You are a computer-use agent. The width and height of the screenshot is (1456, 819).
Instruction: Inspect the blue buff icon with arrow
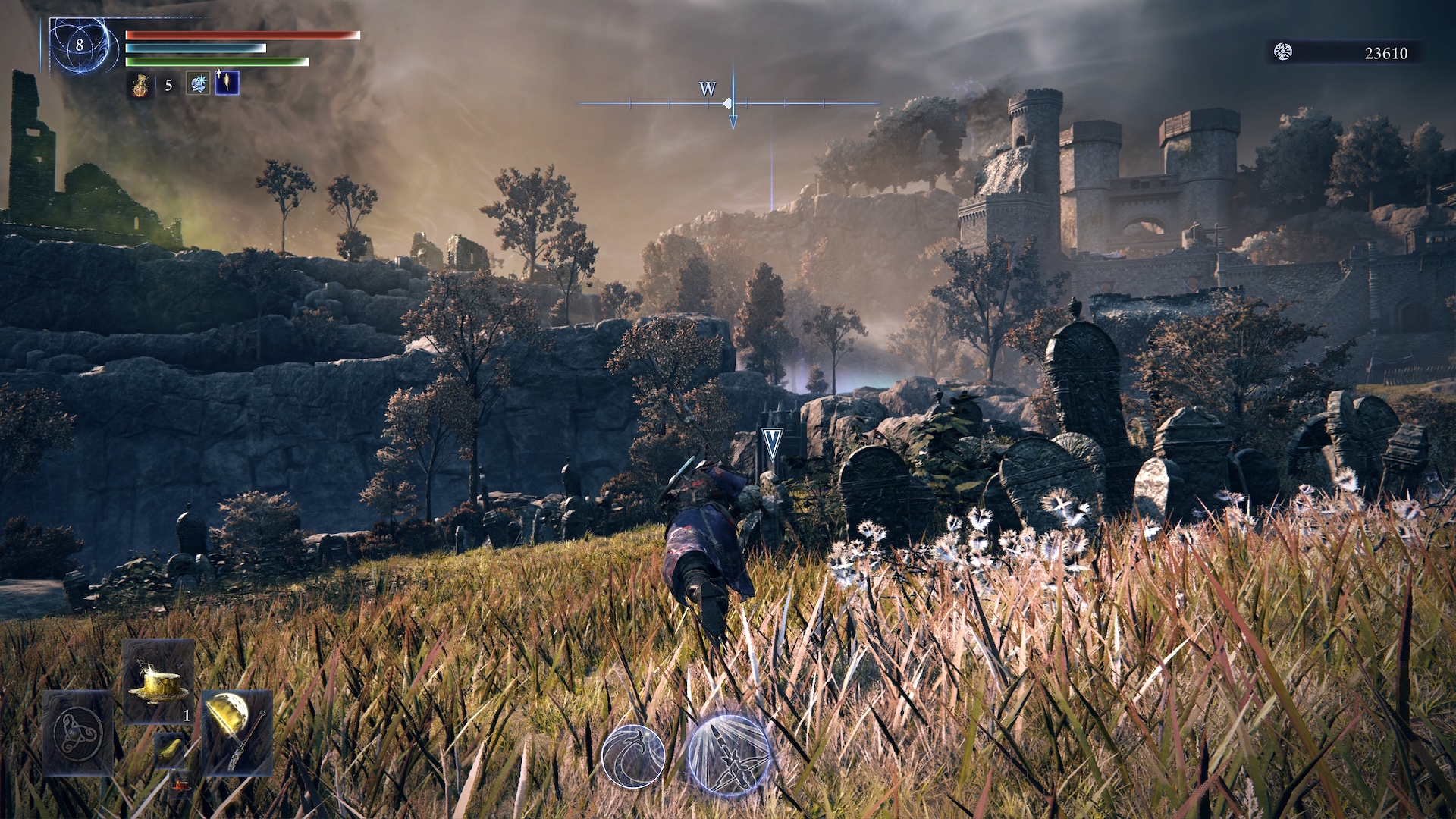(x=227, y=83)
